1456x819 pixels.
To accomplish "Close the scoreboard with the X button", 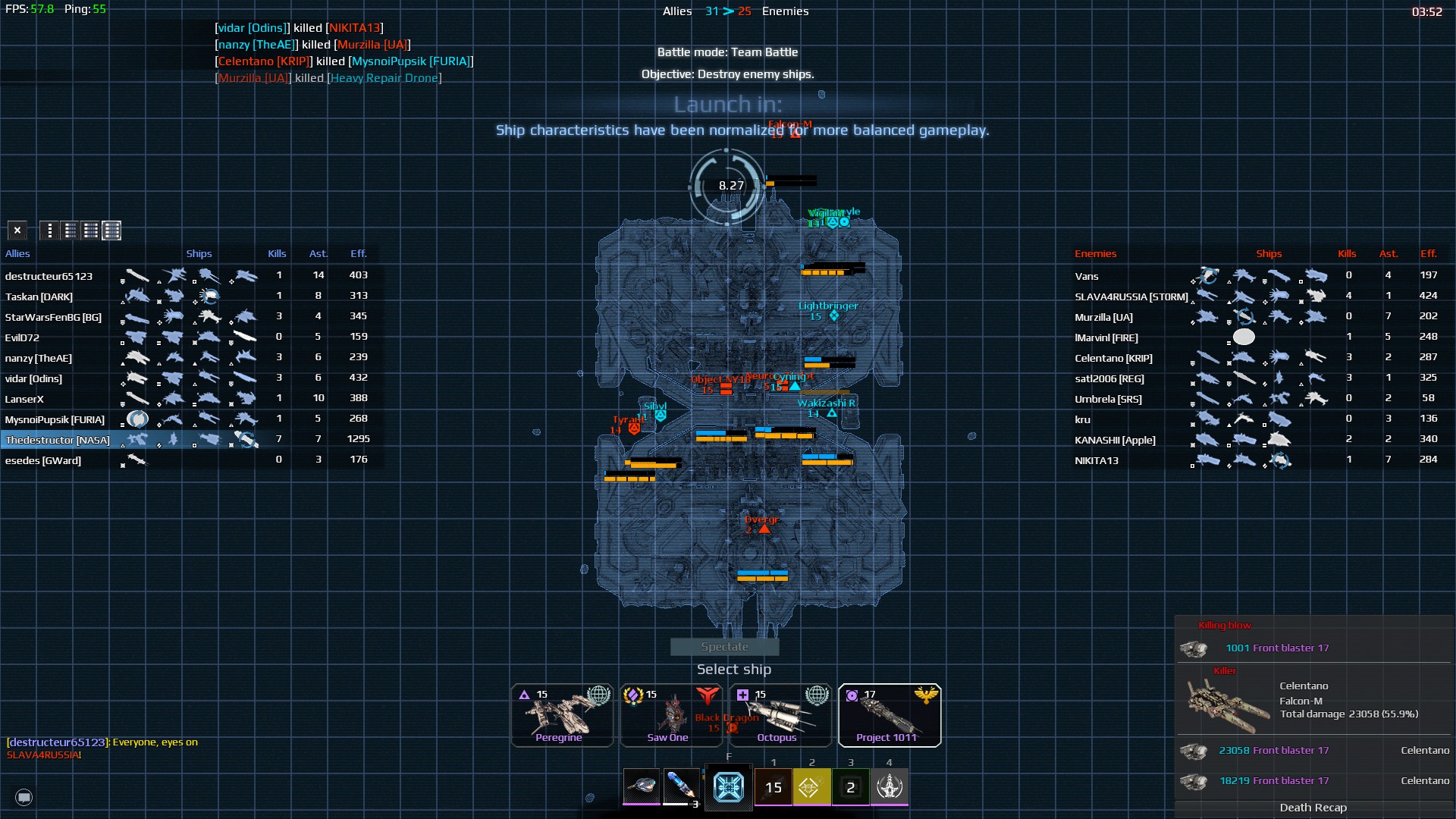I will tap(17, 230).
